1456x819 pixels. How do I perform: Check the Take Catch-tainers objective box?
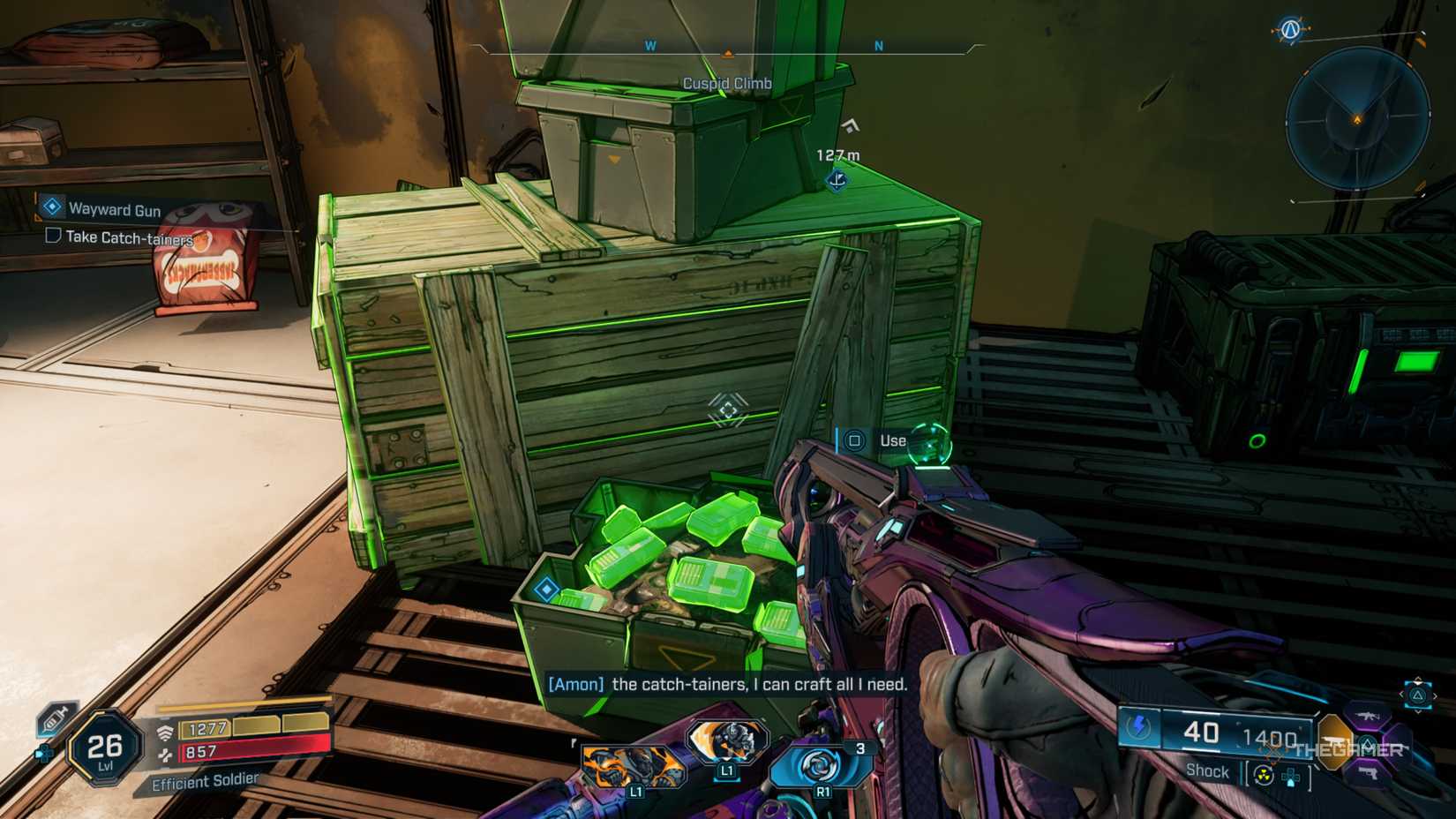tap(53, 237)
